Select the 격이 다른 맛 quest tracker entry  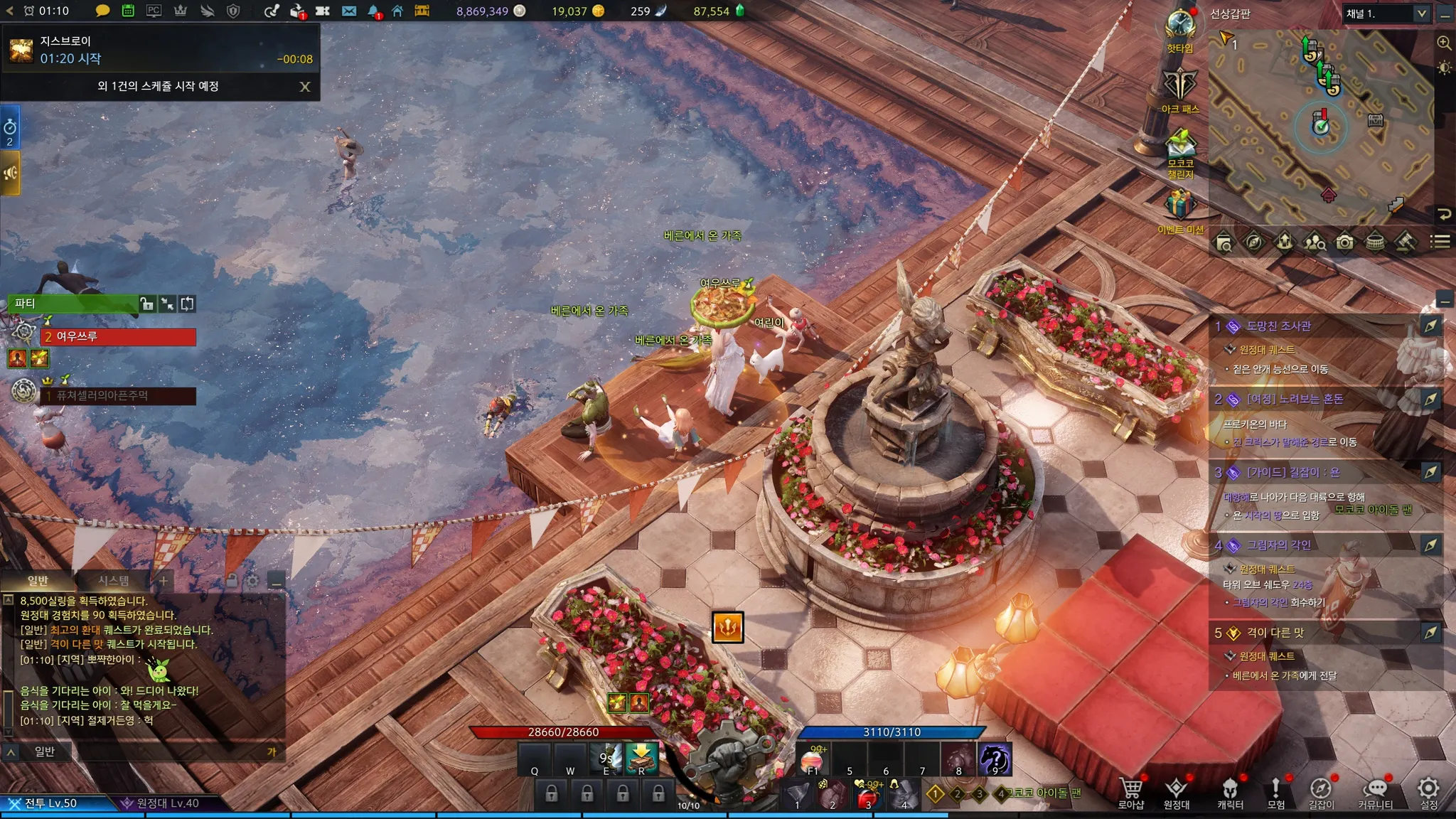tap(1275, 633)
